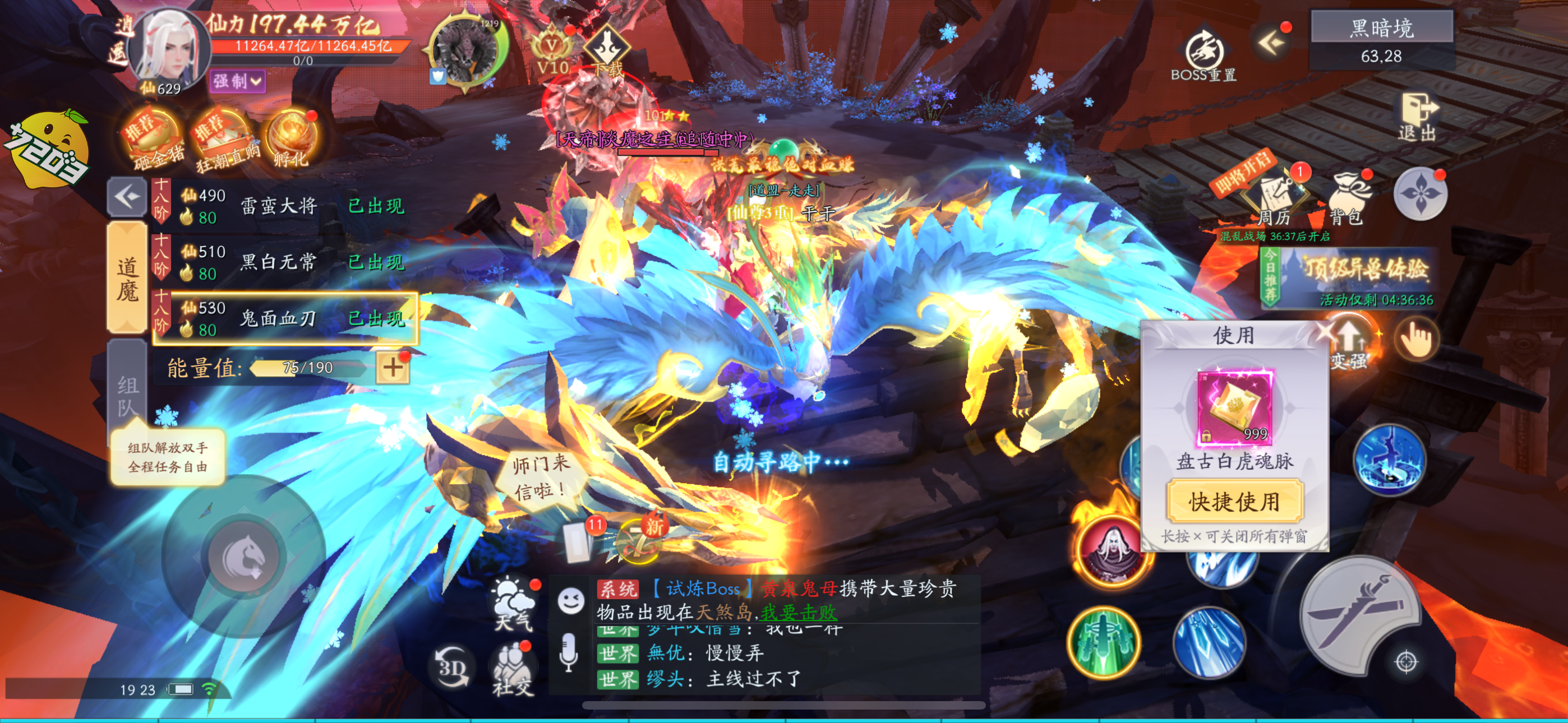
Task: Select the 雷蛮大将 boss row
Action: 285,206
